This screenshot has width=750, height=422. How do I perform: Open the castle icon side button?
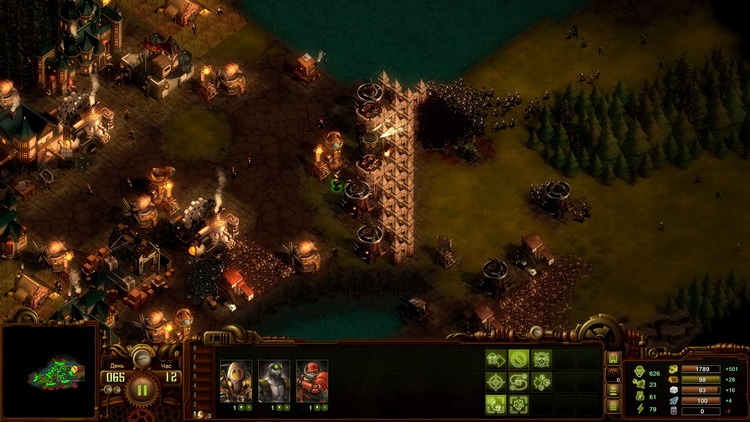(x=614, y=358)
